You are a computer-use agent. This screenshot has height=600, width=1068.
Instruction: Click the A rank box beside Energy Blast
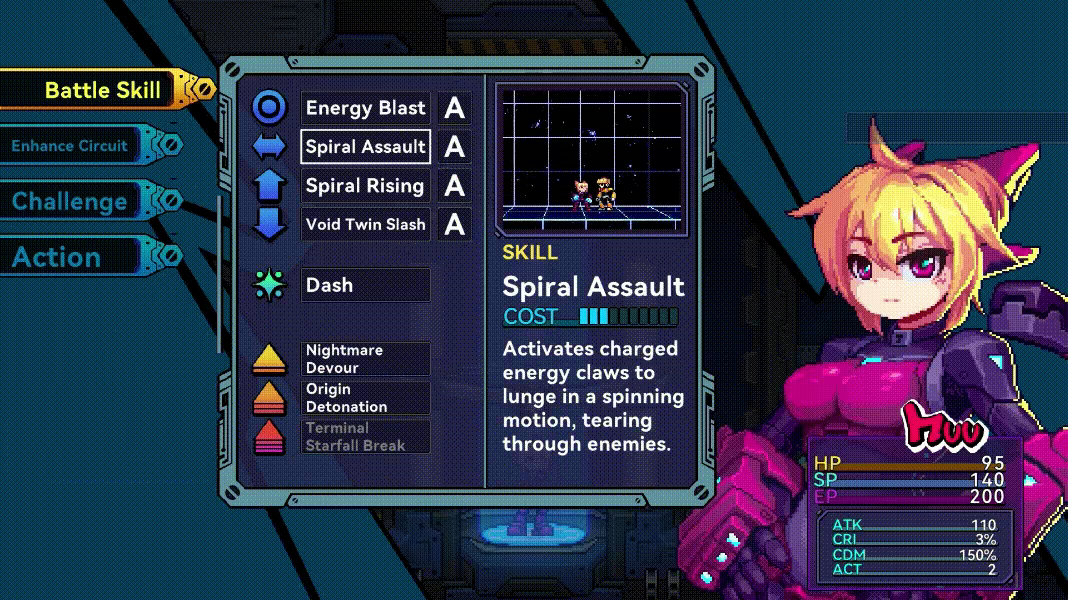[455, 108]
